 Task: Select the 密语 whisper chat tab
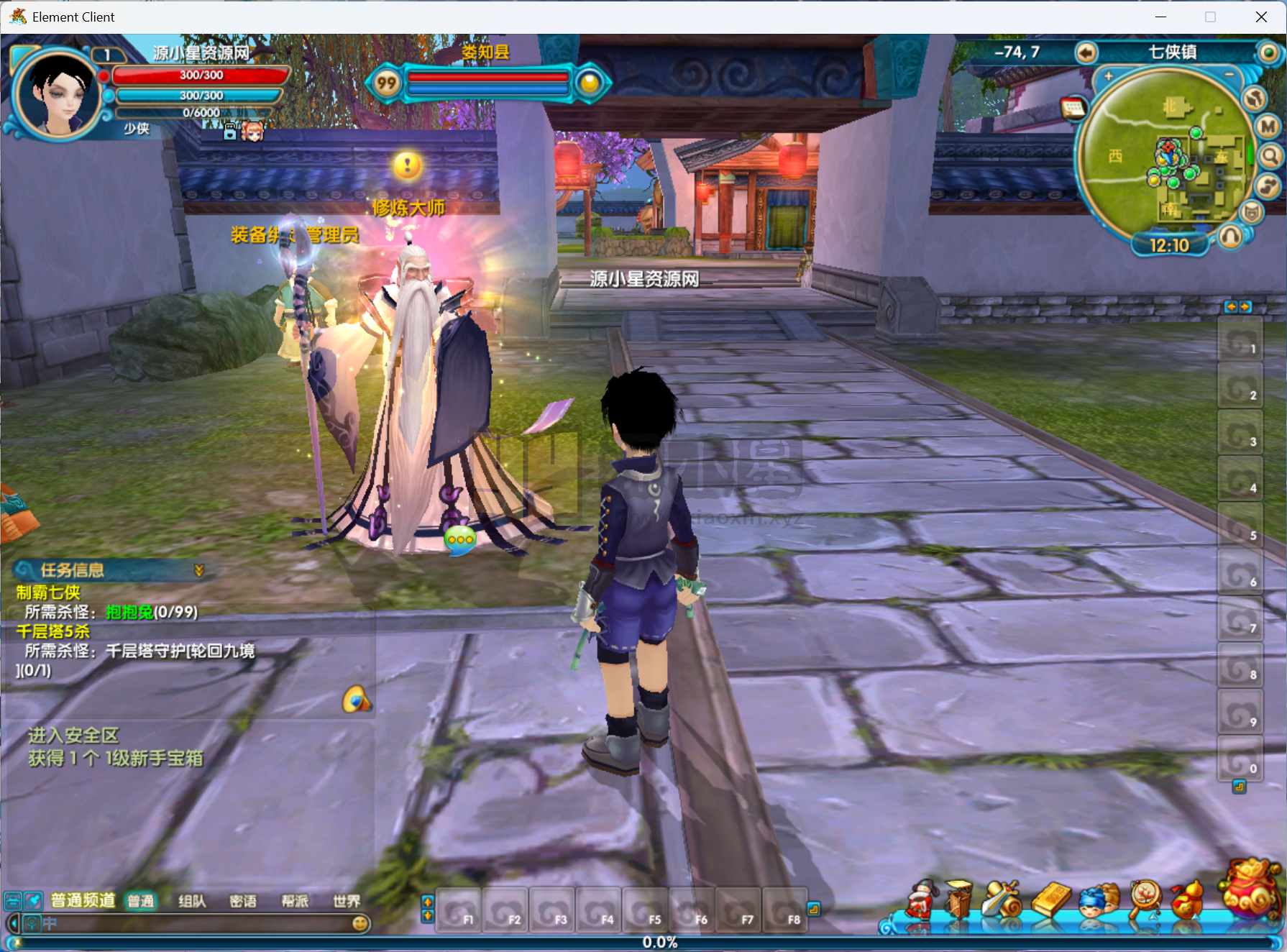click(x=243, y=901)
